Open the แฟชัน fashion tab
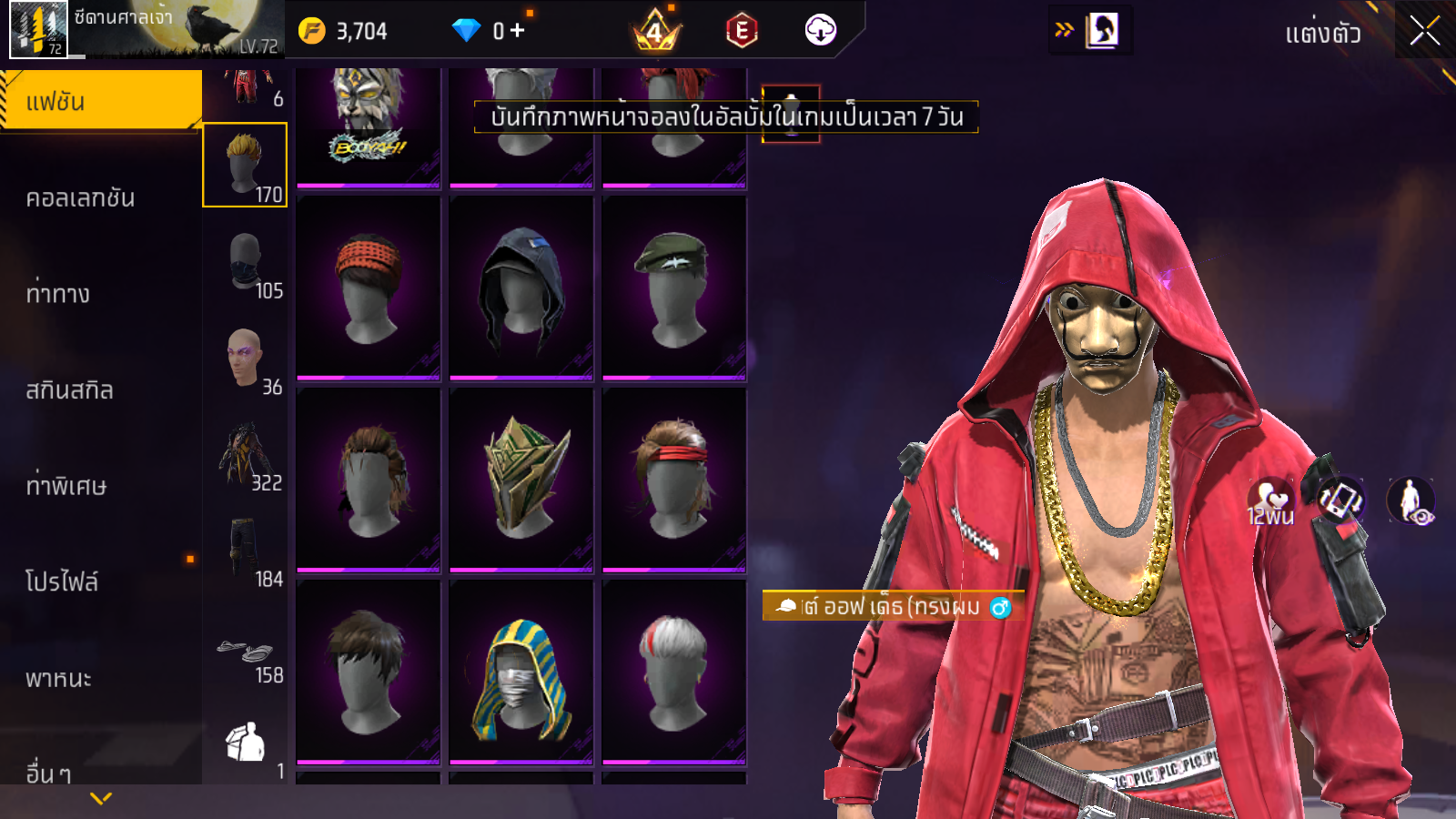Viewport: 1456px width, 819px height. [100, 101]
